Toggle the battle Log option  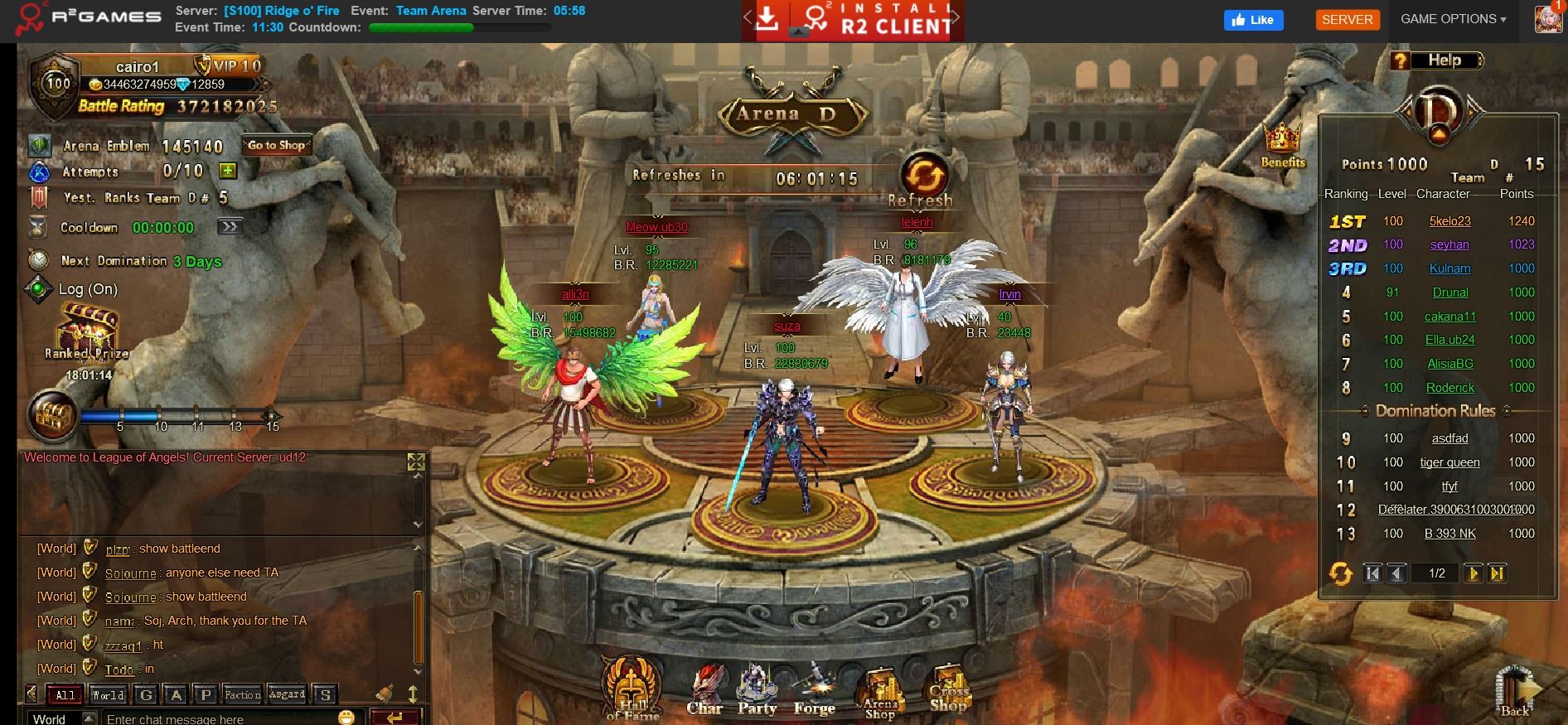point(38,289)
